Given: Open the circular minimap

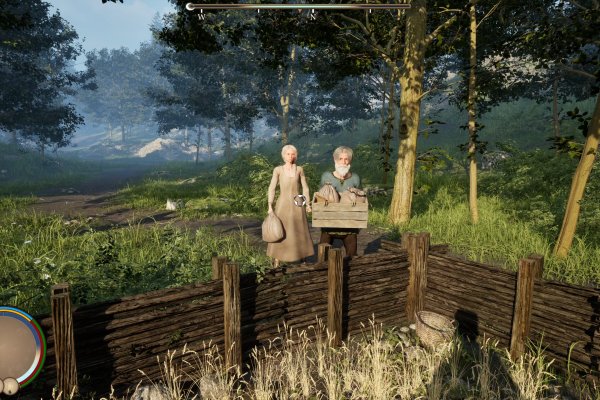Looking at the screenshot, I should point(17,345).
